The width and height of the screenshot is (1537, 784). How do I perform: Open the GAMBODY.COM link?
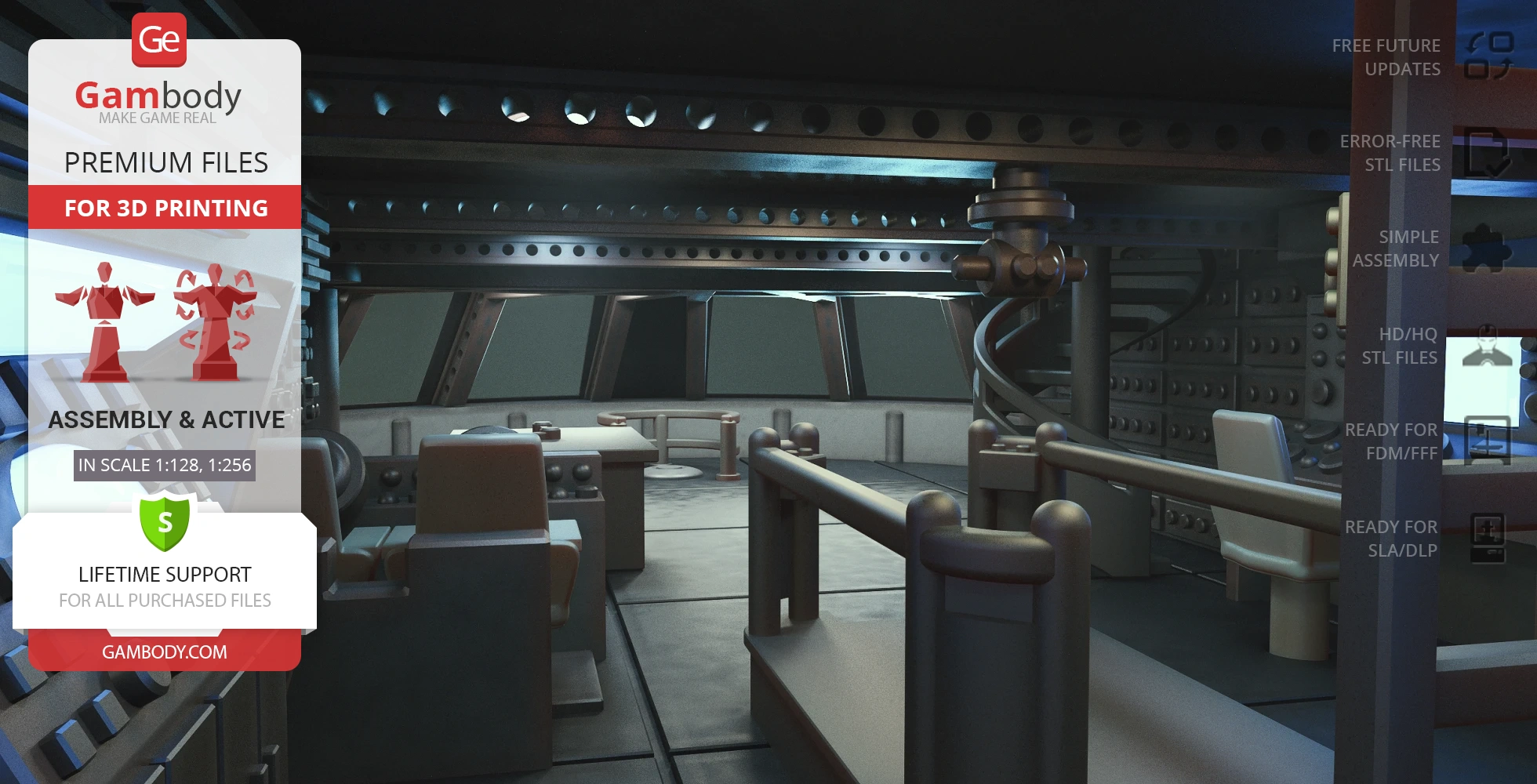click(165, 652)
